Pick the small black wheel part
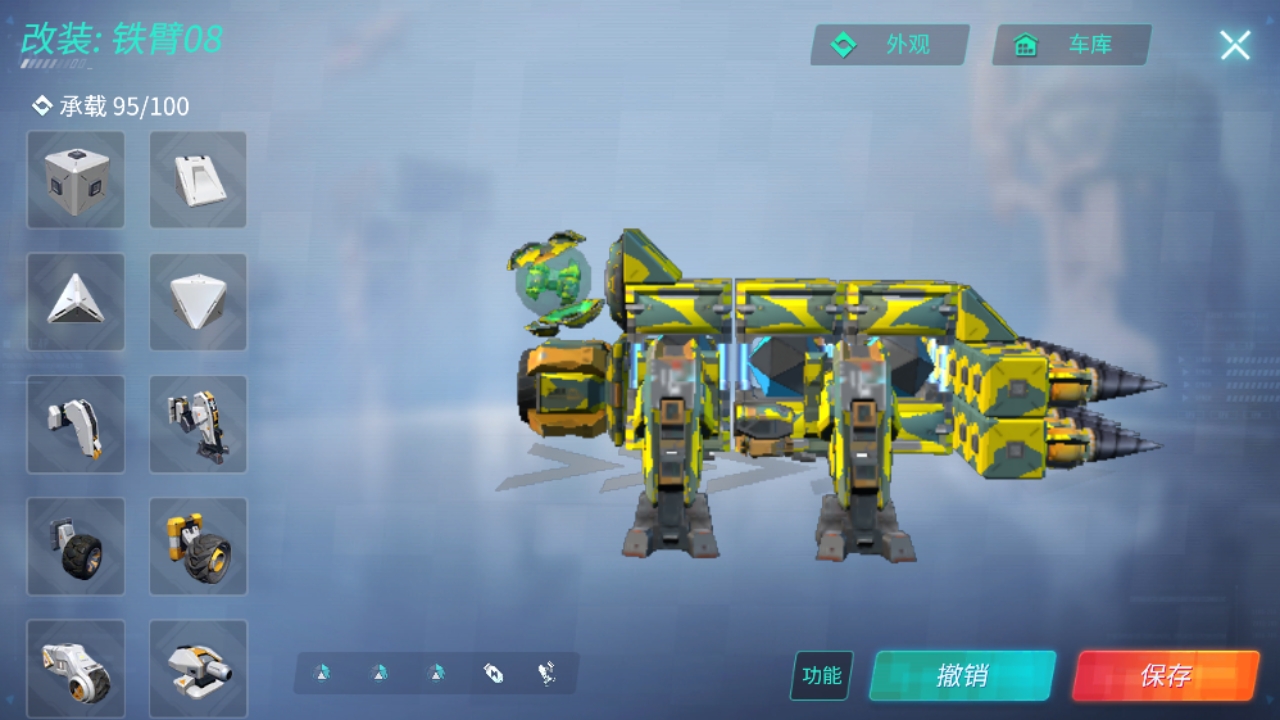Viewport: 1280px width, 720px height. [76, 546]
